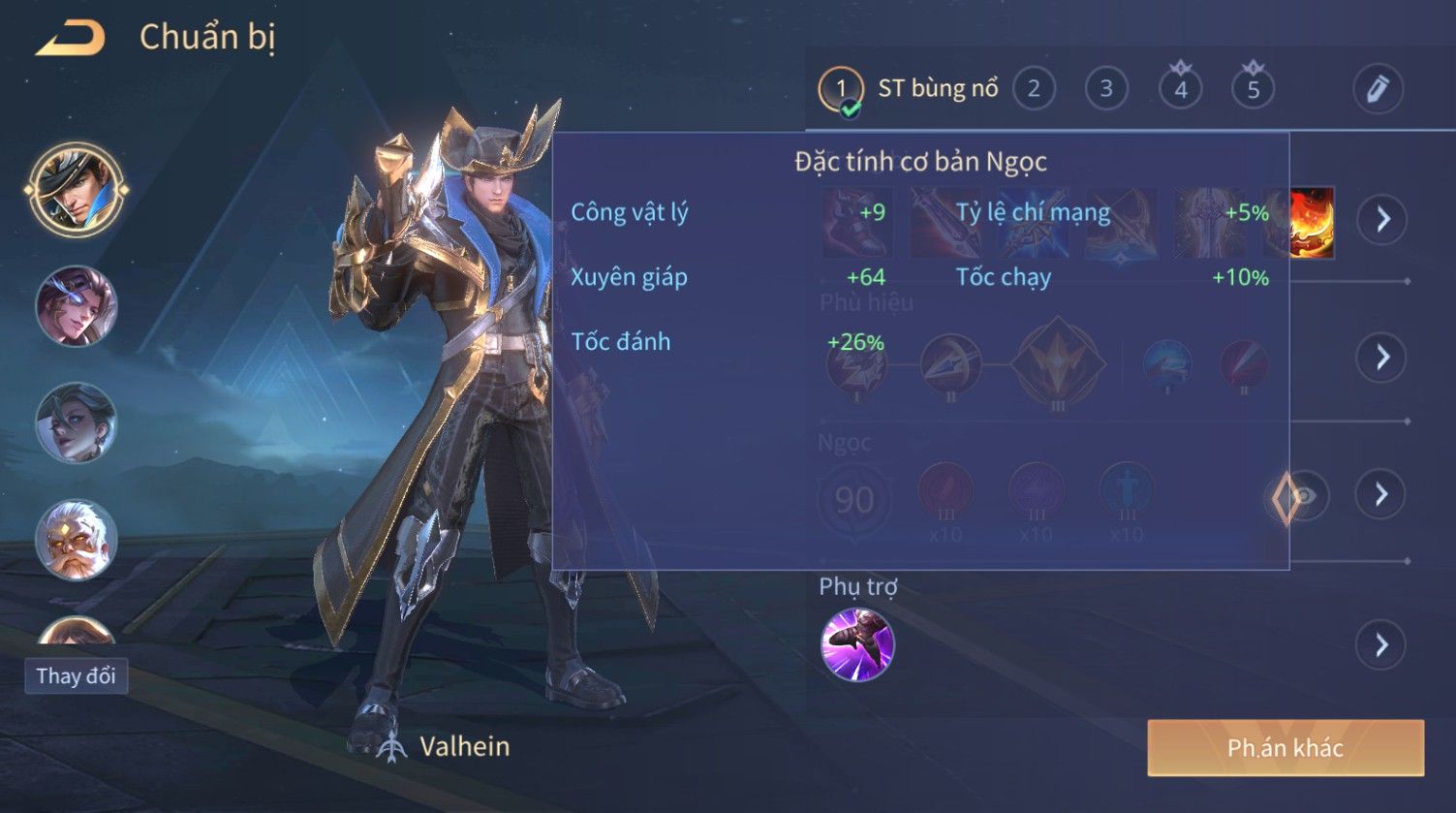Edit the preset with pencil icon
1456x813 pixels.
click(1378, 89)
